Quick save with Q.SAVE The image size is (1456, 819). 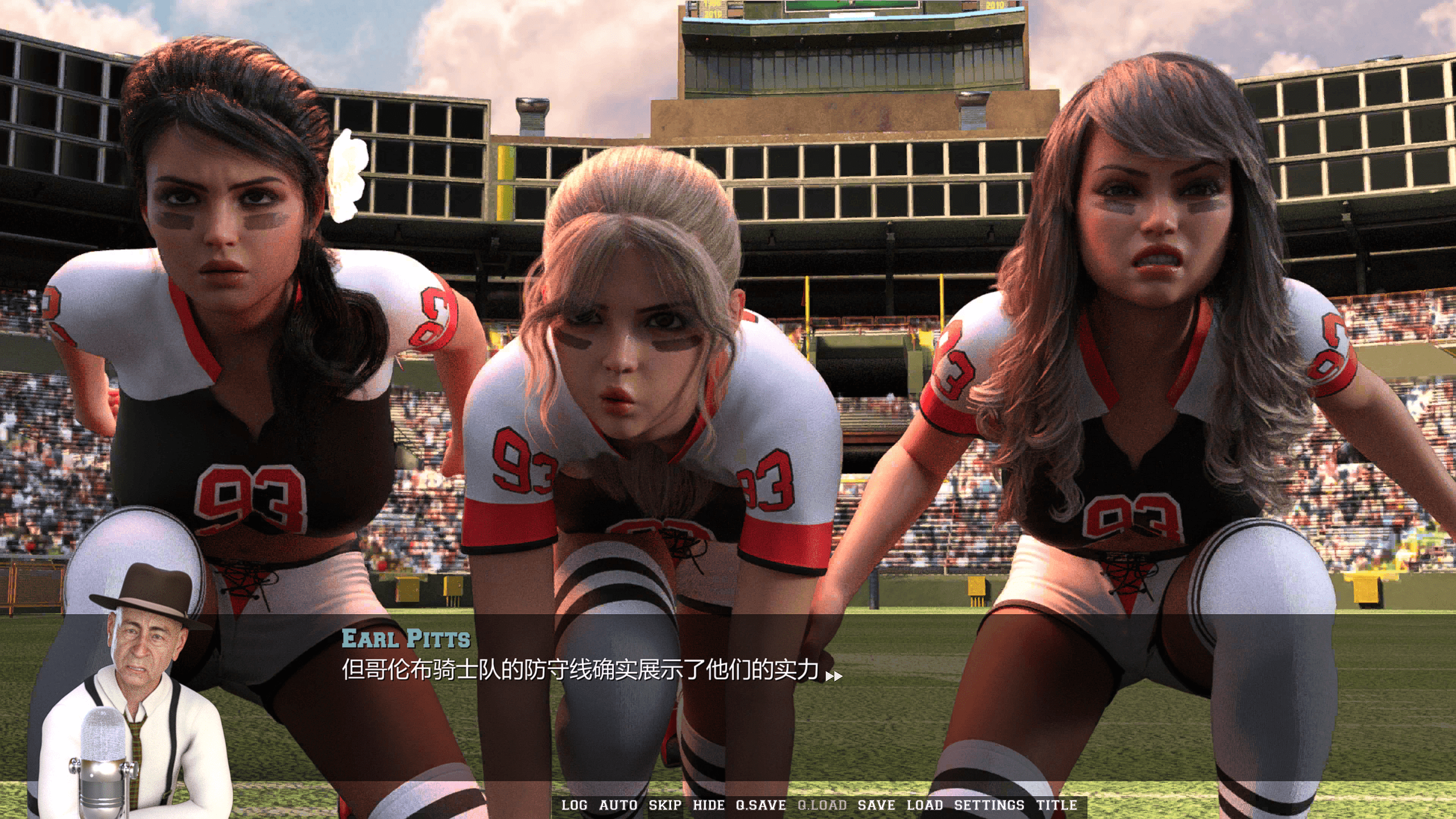(x=761, y=805)
